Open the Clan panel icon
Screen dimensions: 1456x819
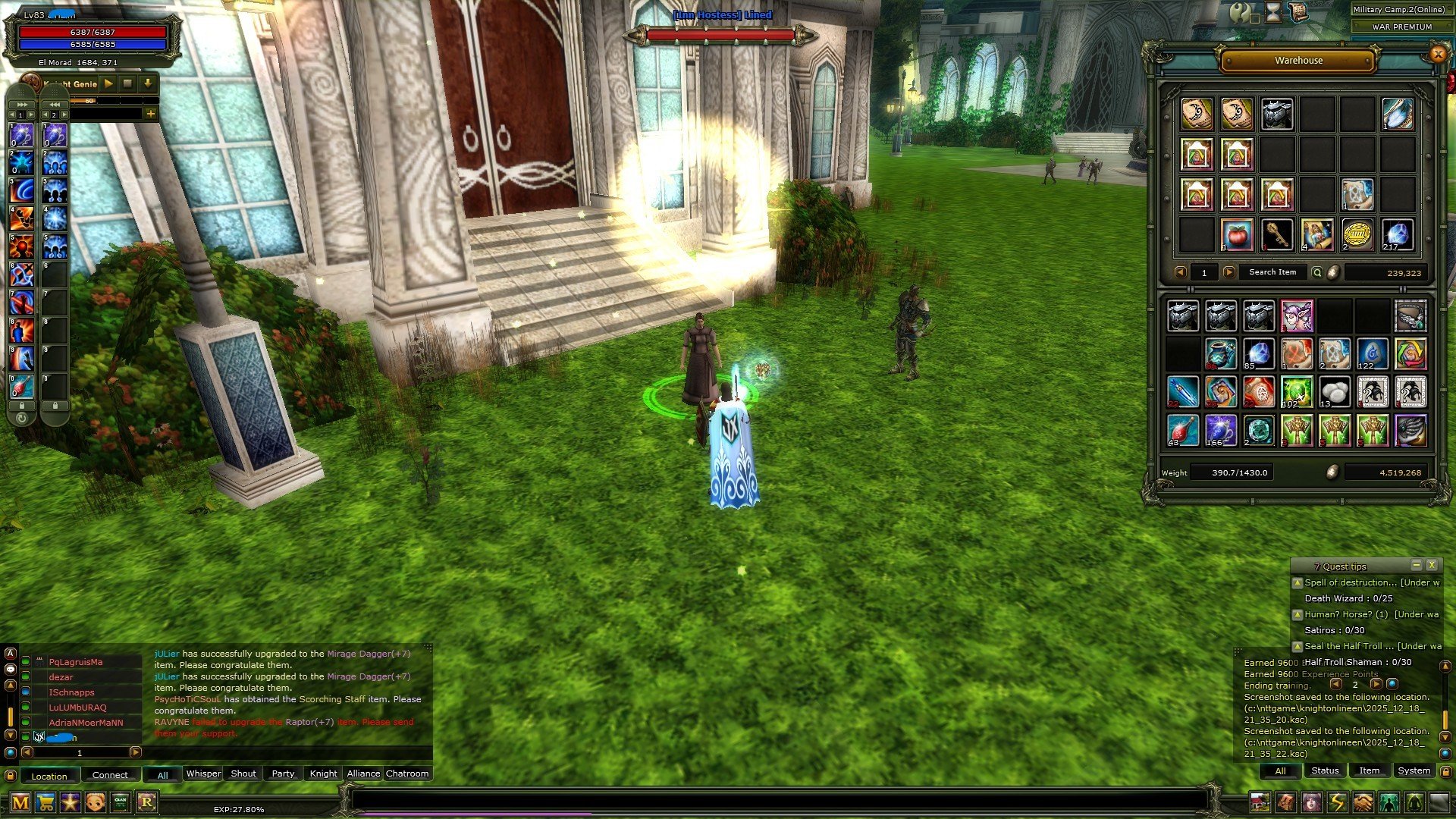pos(119,801)
